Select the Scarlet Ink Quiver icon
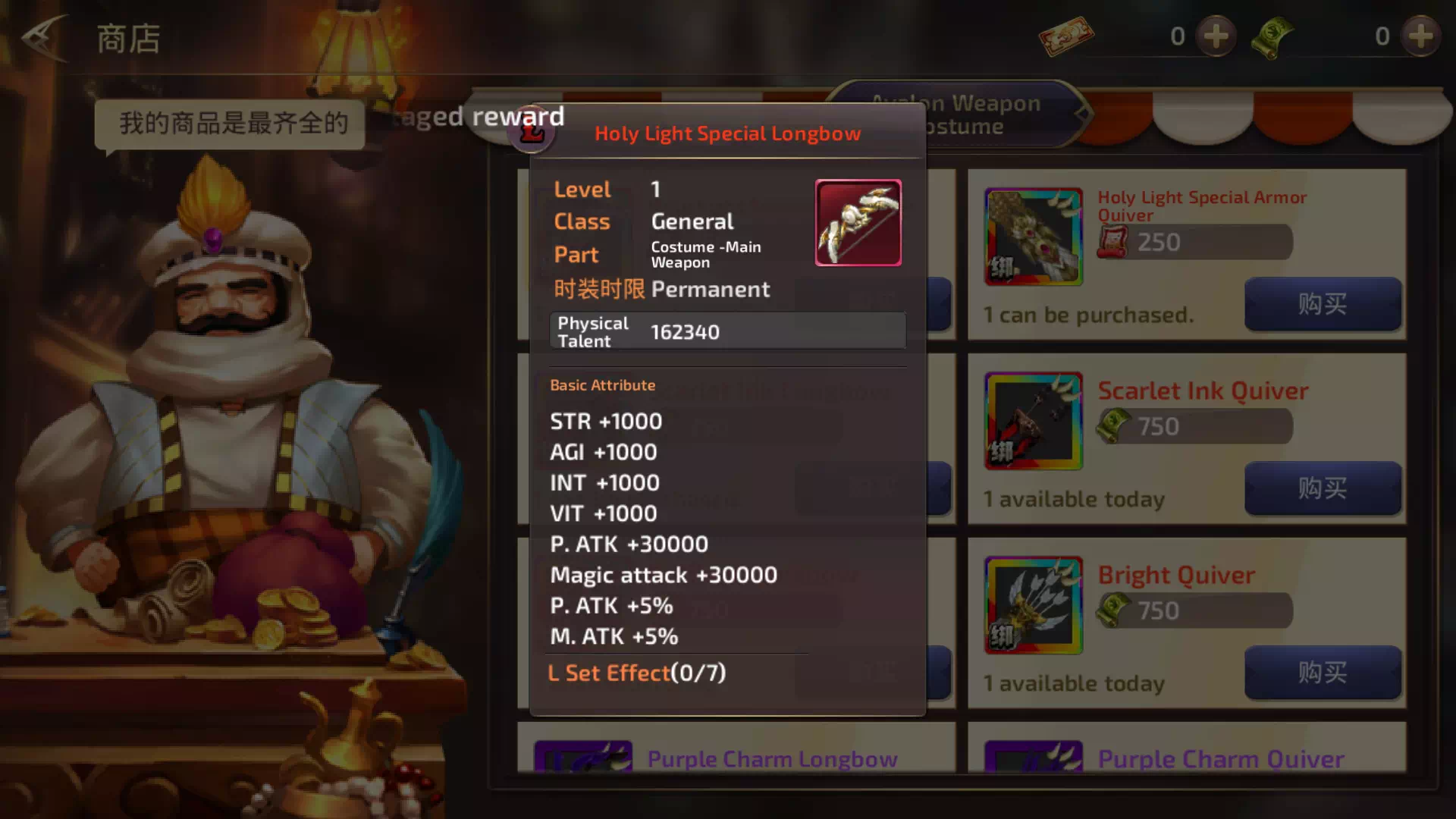Screen dimensions: 1456x819 [1033, 421]
